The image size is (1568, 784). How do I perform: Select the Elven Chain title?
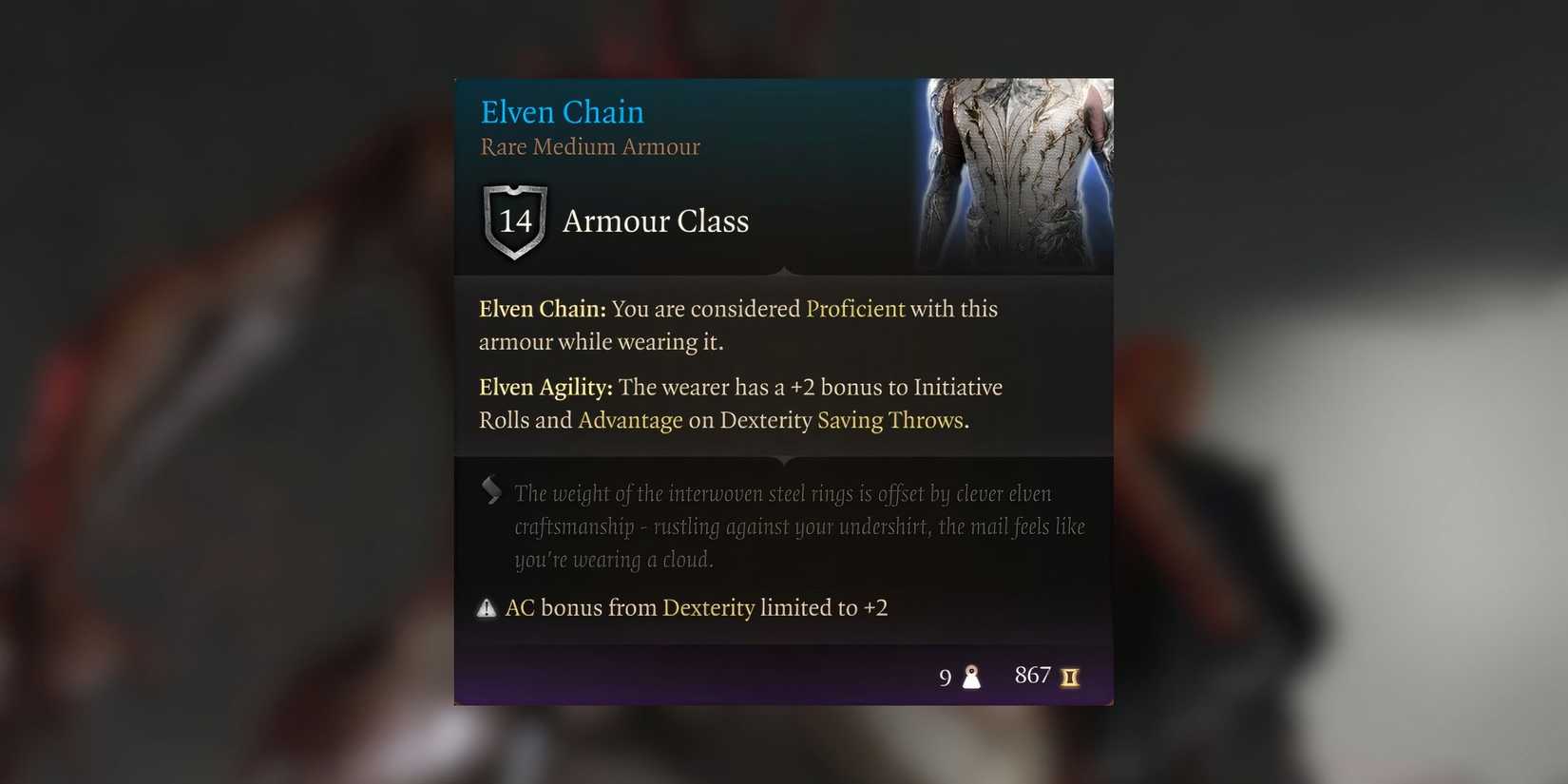click(x=561, y=111)
